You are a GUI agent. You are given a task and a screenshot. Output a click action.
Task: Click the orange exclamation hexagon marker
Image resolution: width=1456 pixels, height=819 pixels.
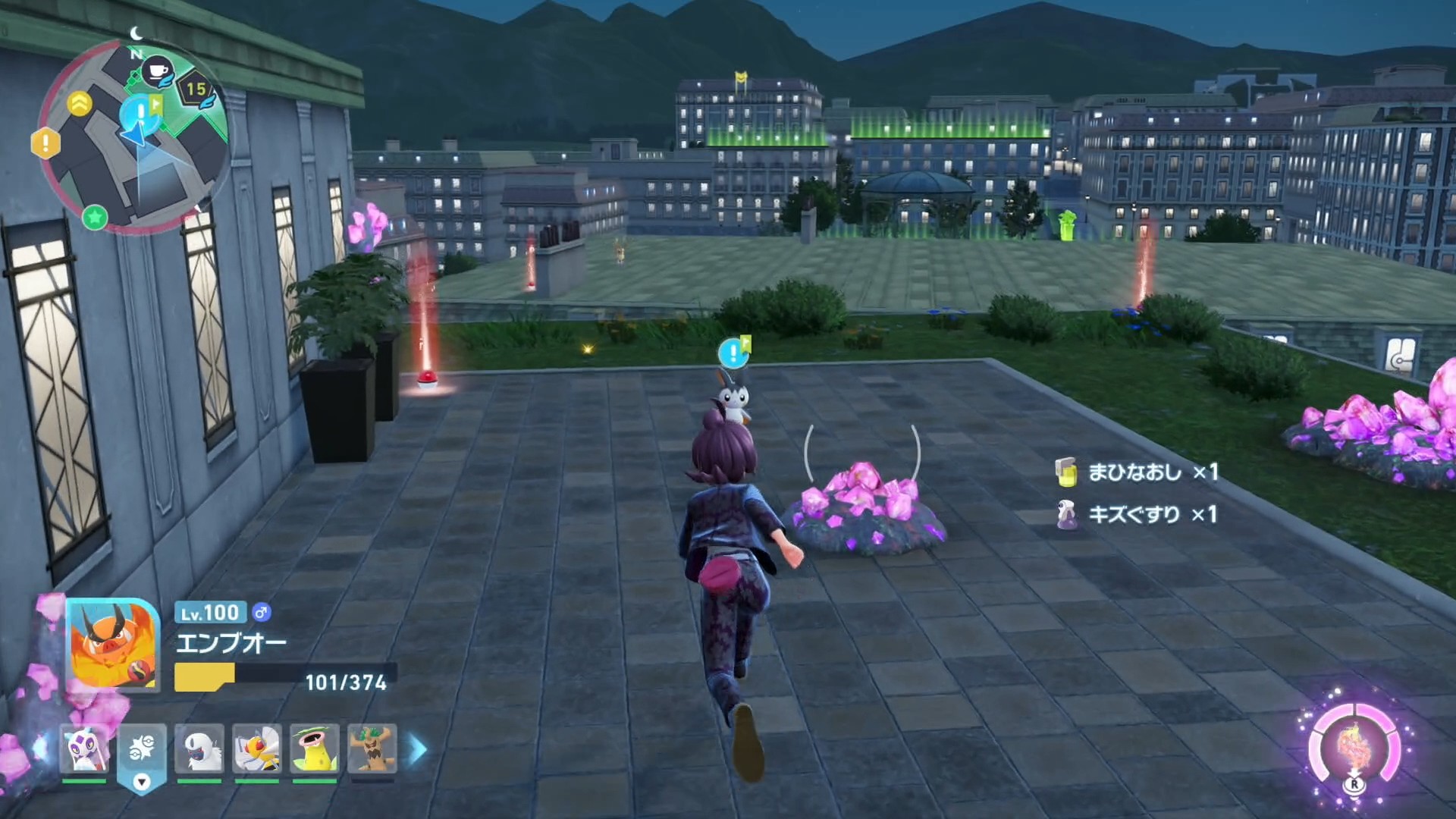[x=45, y=143]
